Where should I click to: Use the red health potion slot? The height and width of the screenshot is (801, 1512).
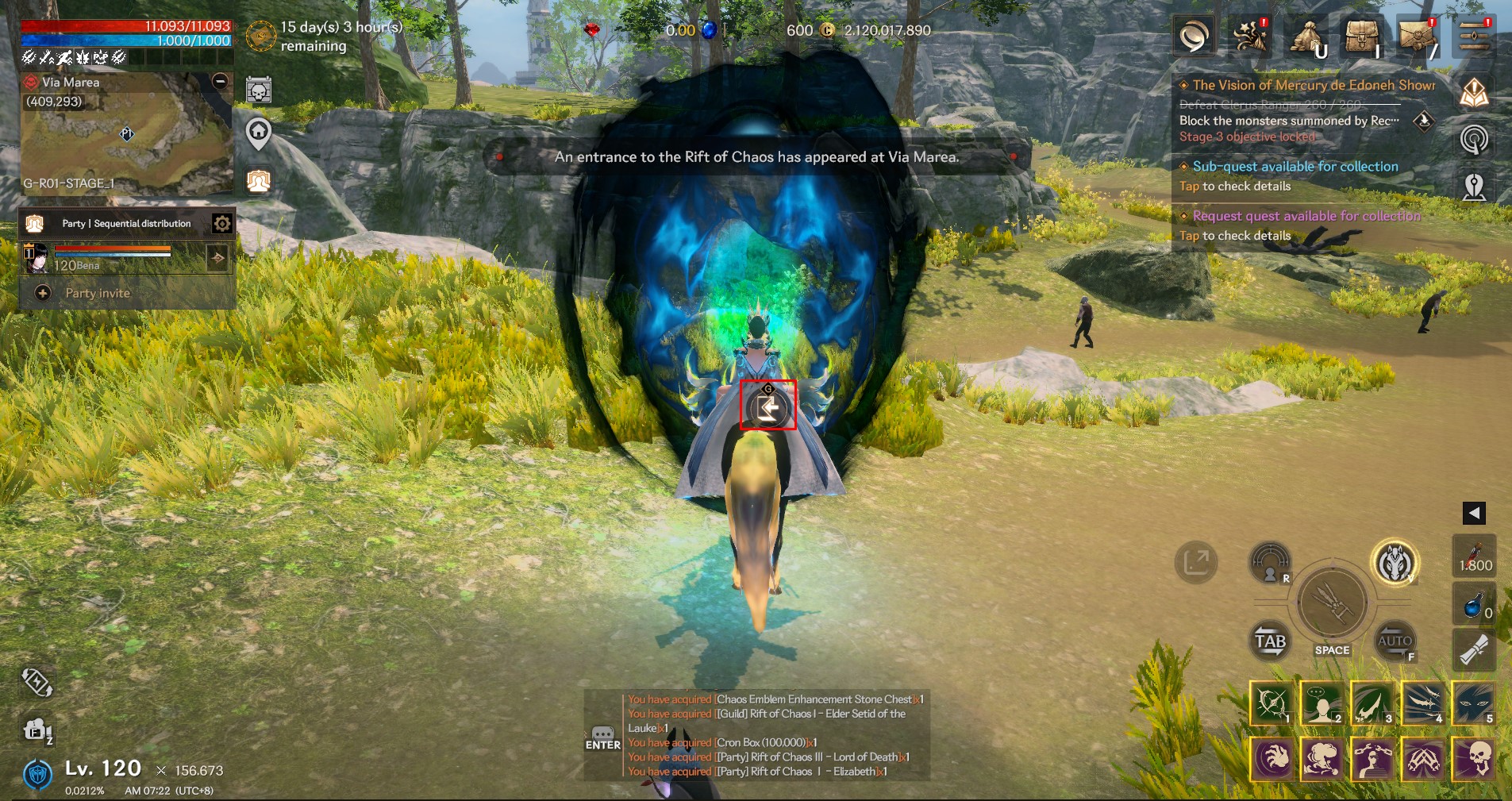tap(1474, 556)
